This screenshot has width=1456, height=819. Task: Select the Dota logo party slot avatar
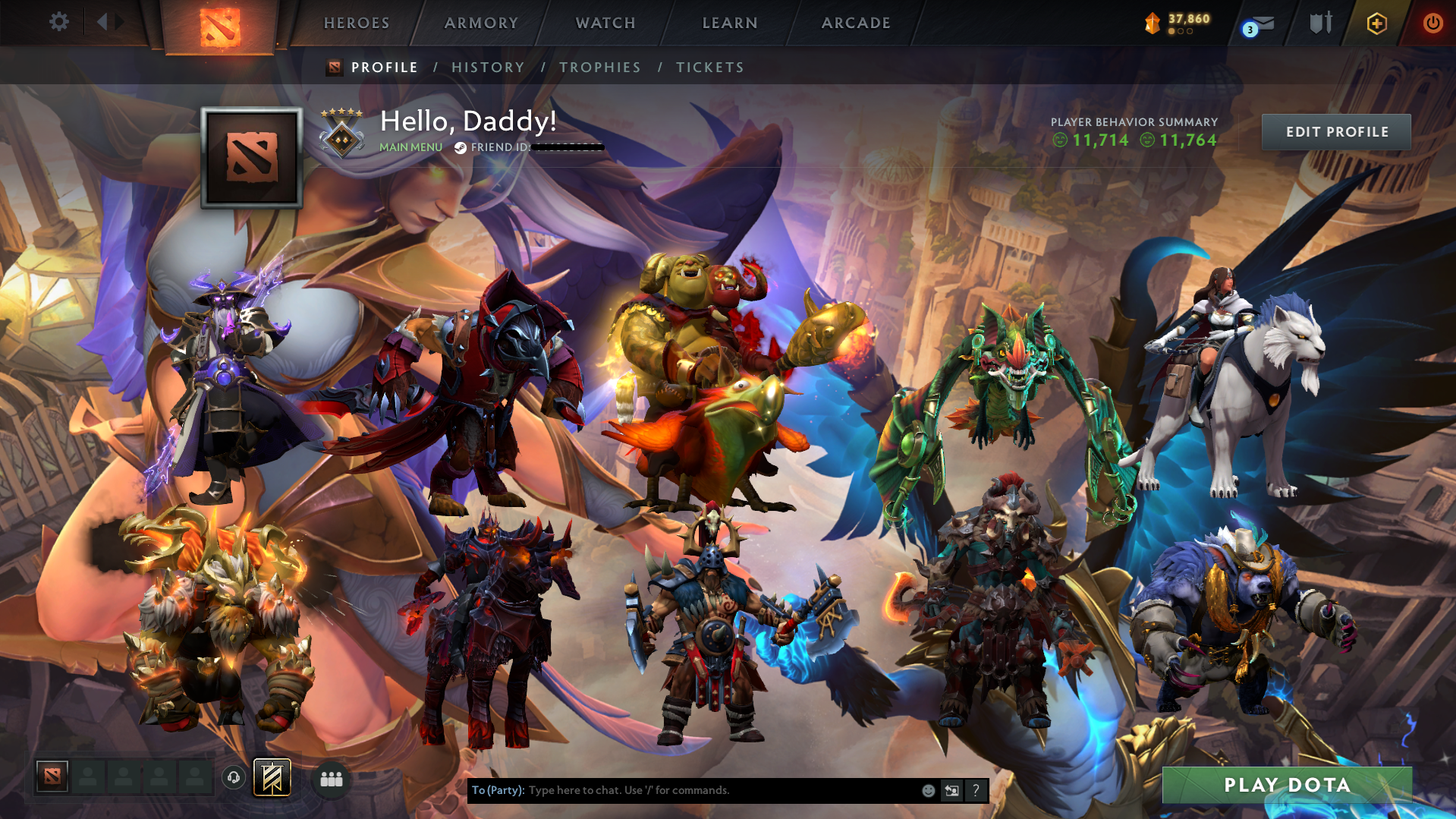point(52,777)
